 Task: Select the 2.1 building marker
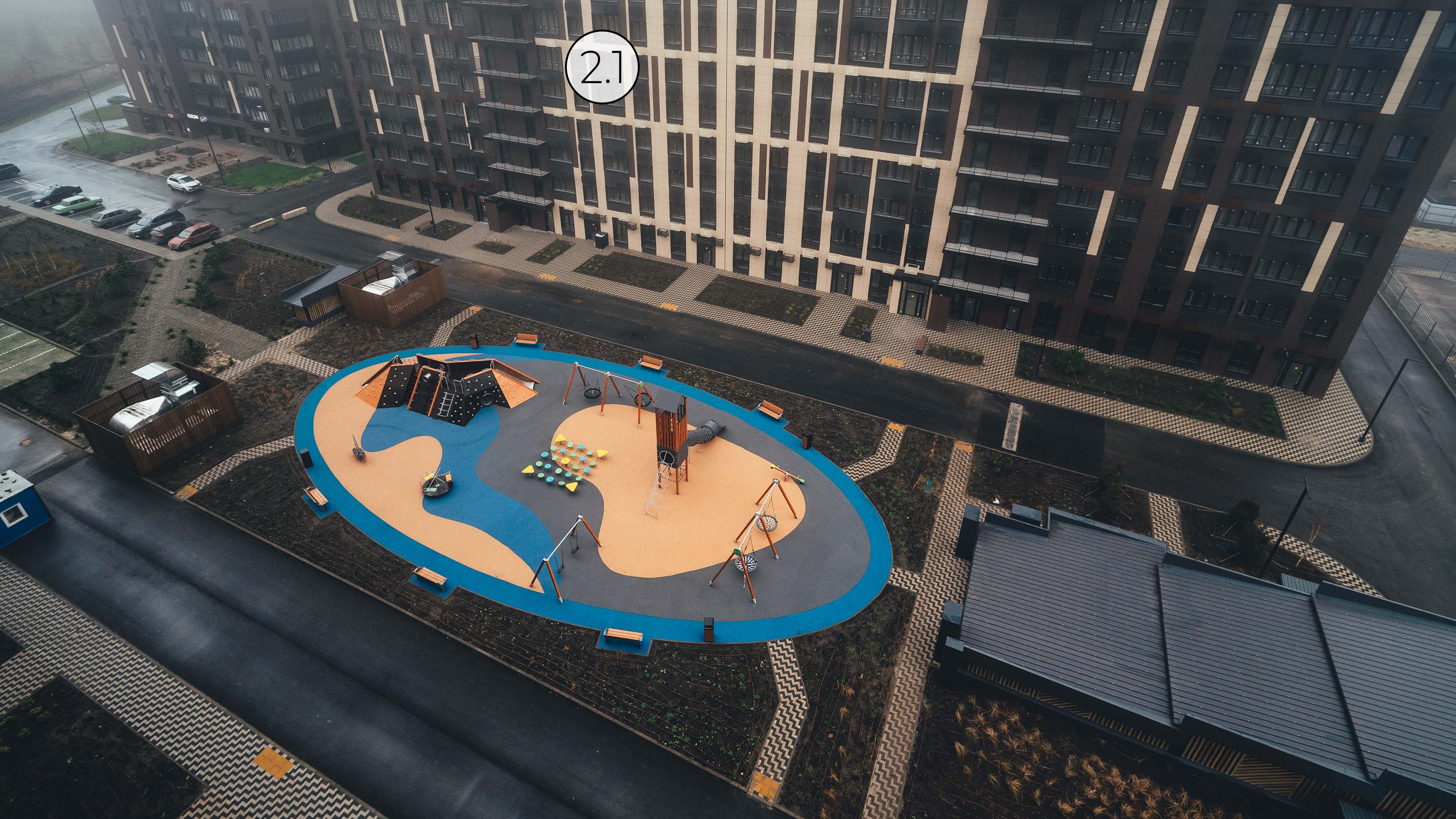pos(601,67)
